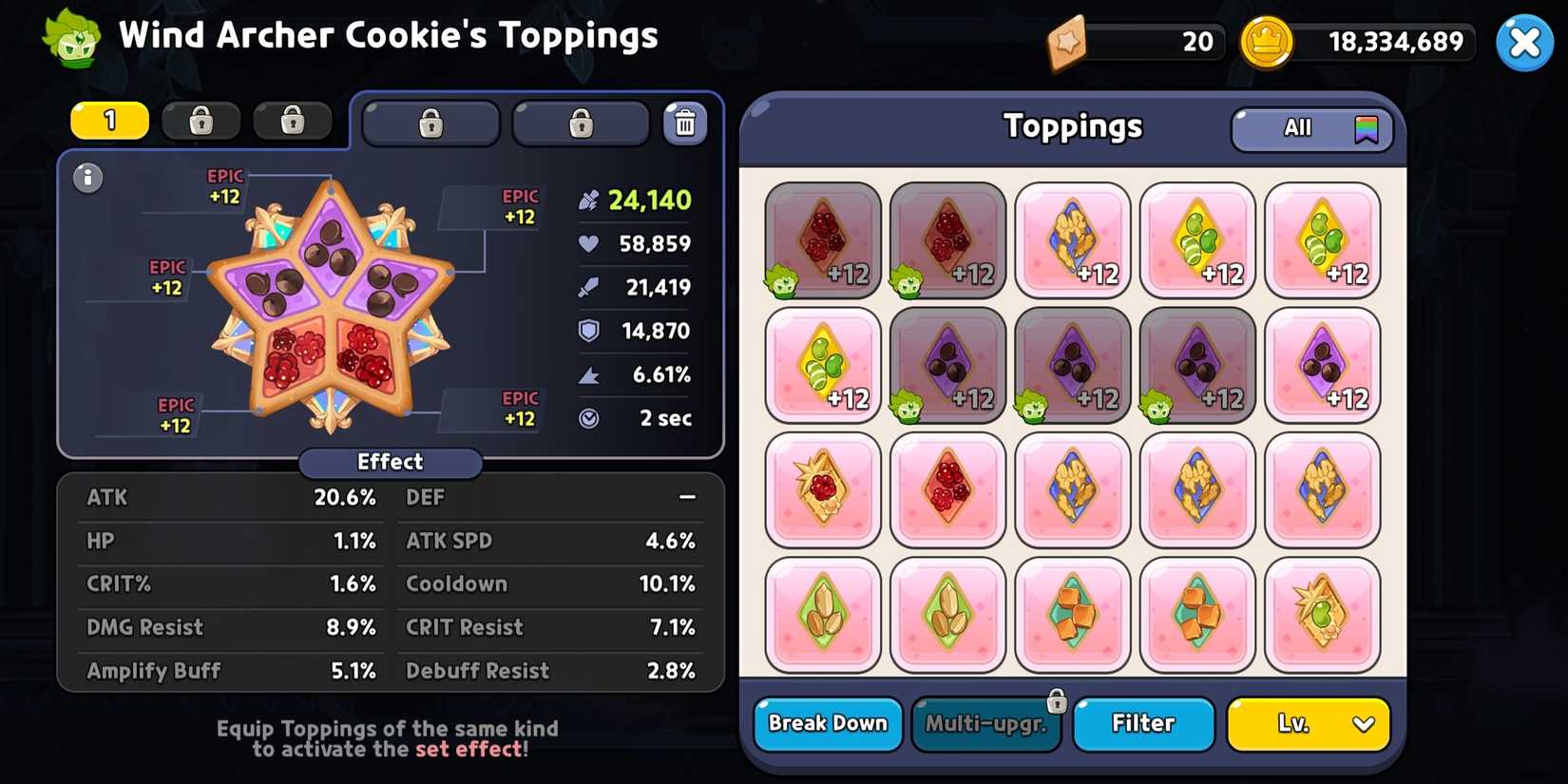This screenshot has width=1568, height=784.
Task: Click the gold coin currency icon
Action: coord(1267,42)
